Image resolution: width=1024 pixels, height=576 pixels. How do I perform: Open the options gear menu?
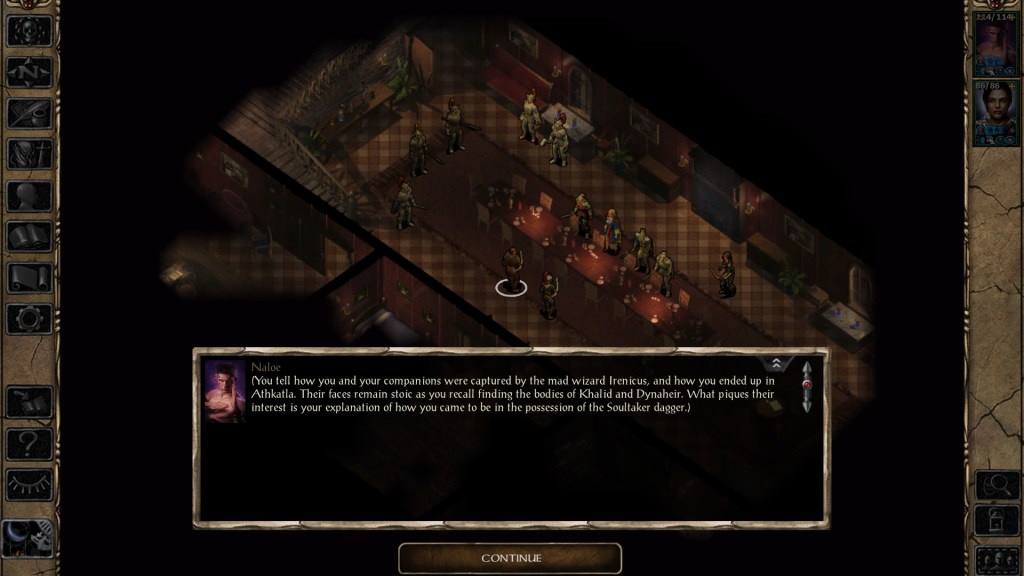pos(29,318)
